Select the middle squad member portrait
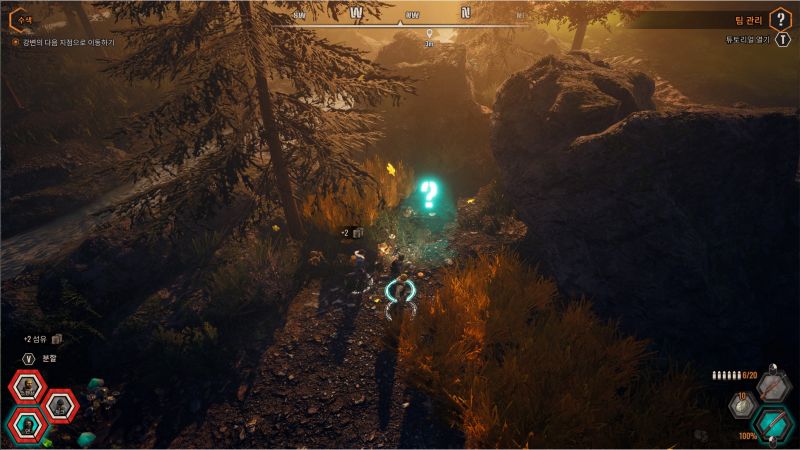Screen dimensions: 800x450 click(x=61, y=405)
